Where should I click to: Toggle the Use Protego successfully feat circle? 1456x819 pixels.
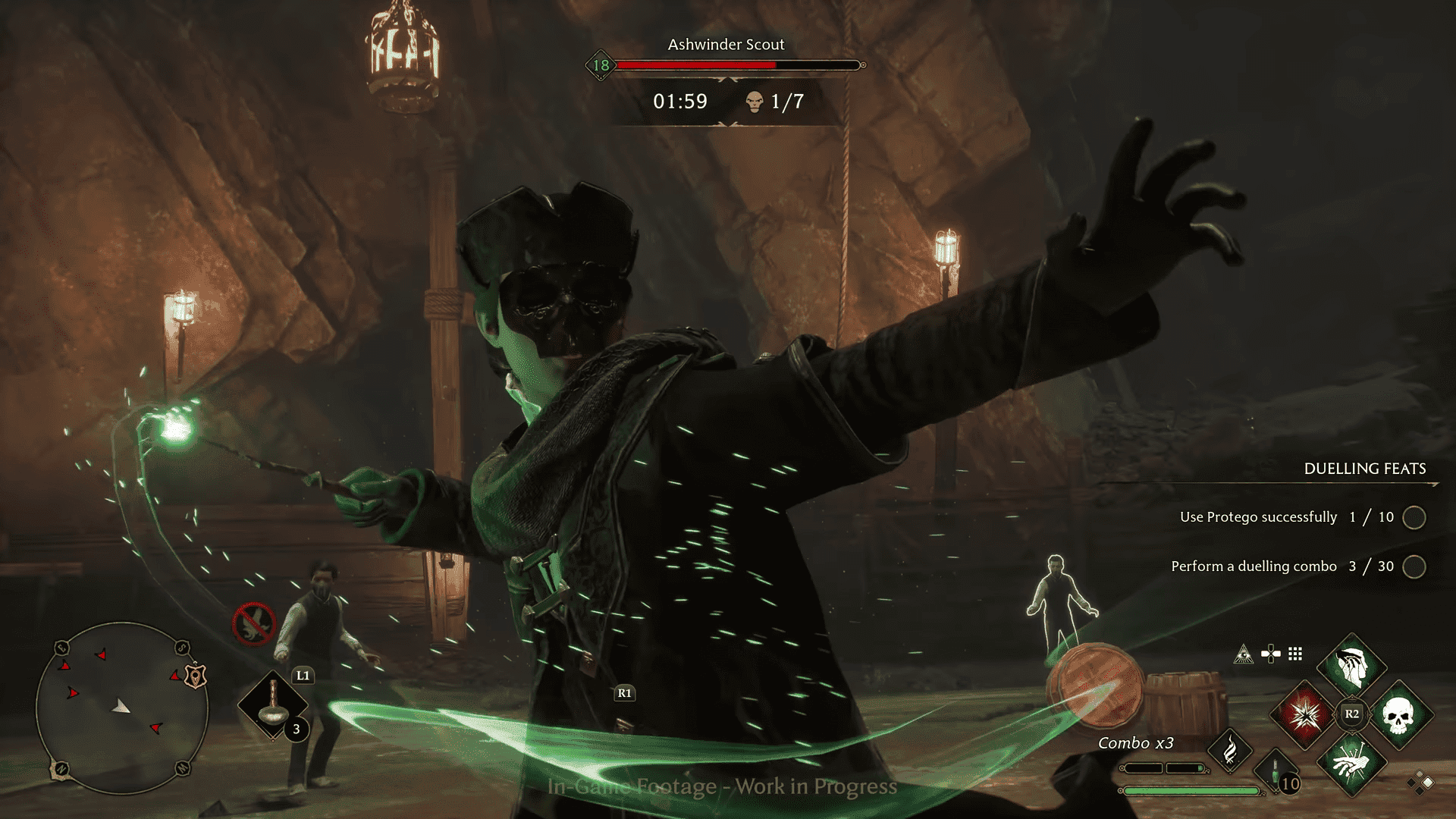1414,517
